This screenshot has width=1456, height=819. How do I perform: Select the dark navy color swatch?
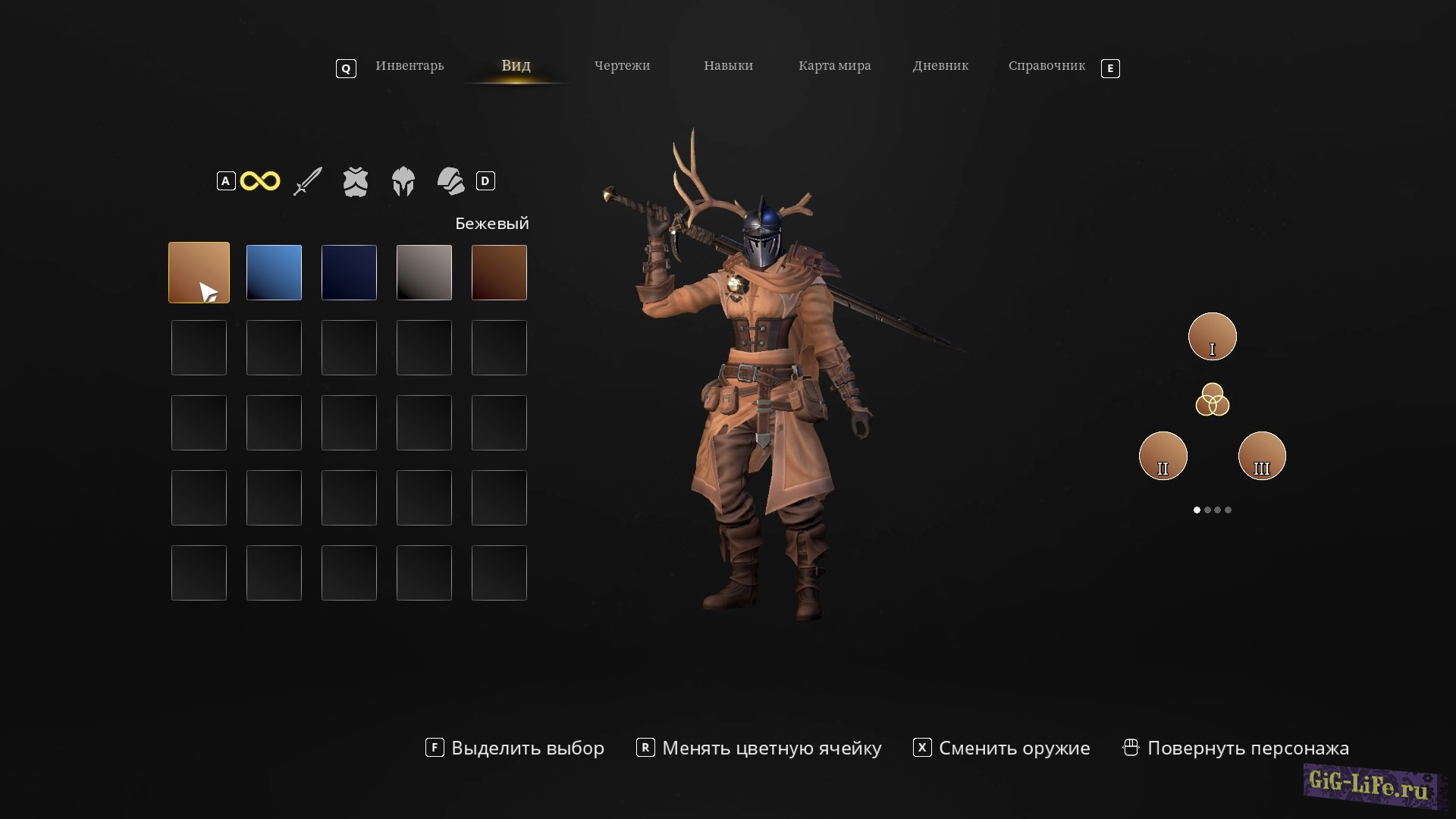(349, 272)
